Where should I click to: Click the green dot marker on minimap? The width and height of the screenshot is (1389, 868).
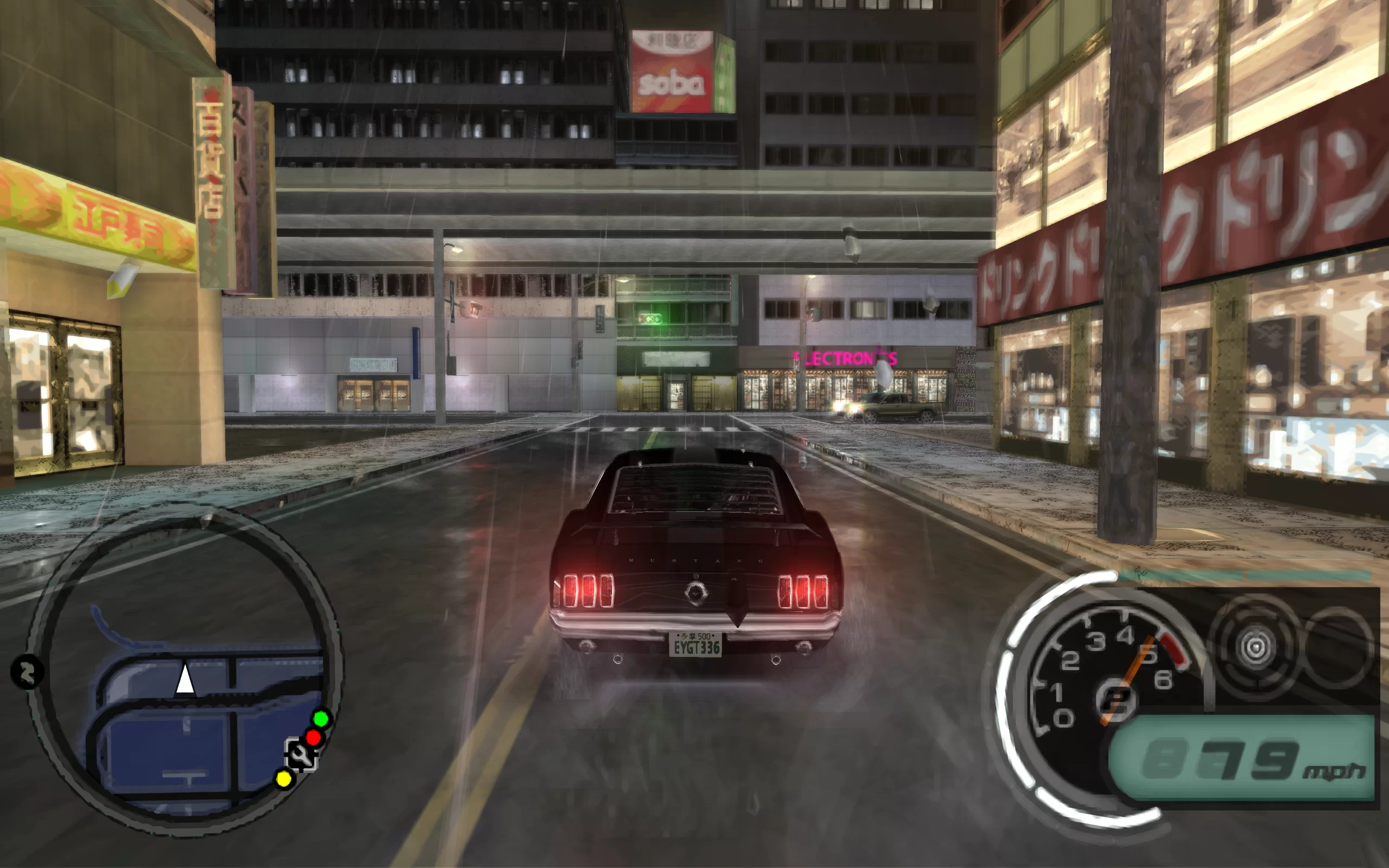[x=321, y=718]
